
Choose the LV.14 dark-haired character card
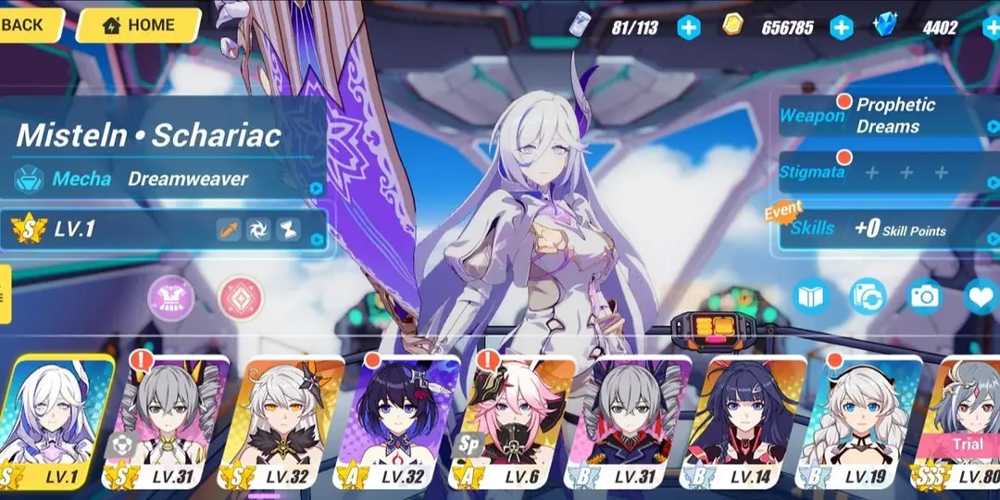point(742,420)
